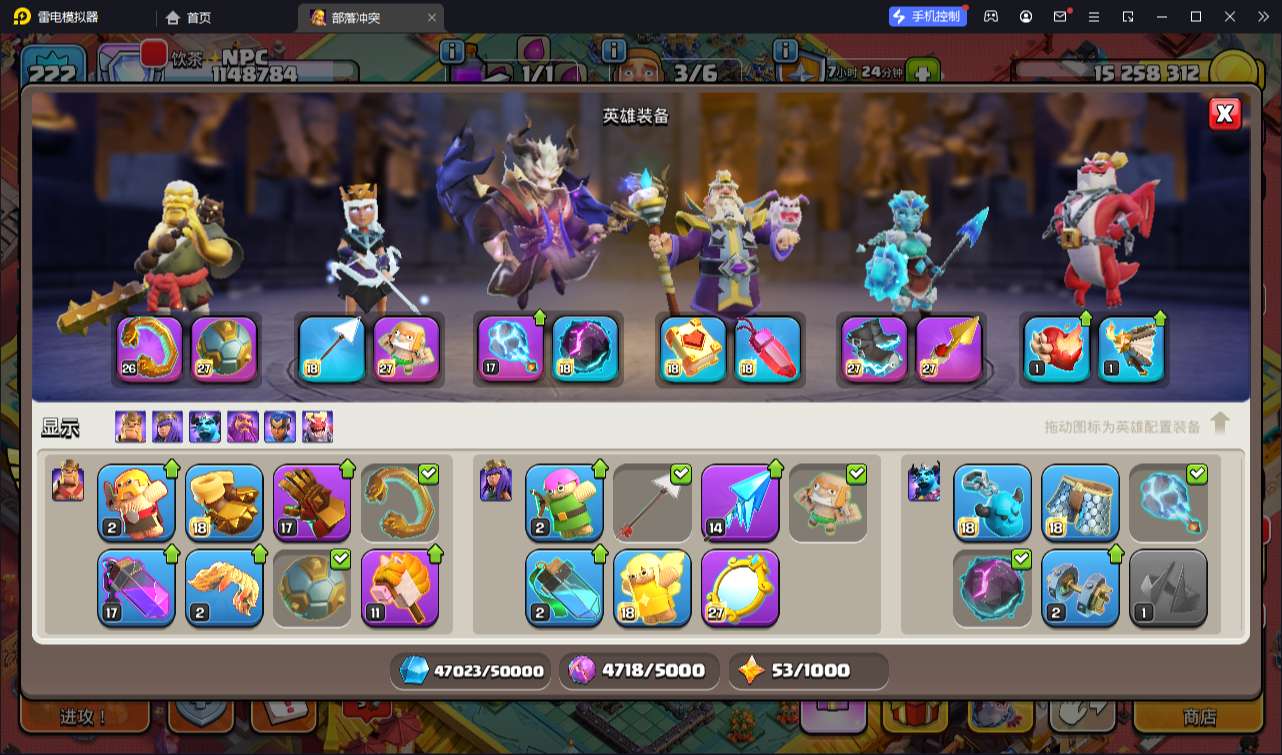Screen dimensions: 1282x755
Task: Pick the golden Magic Mirror equipment
Action: tap(740, 588)
